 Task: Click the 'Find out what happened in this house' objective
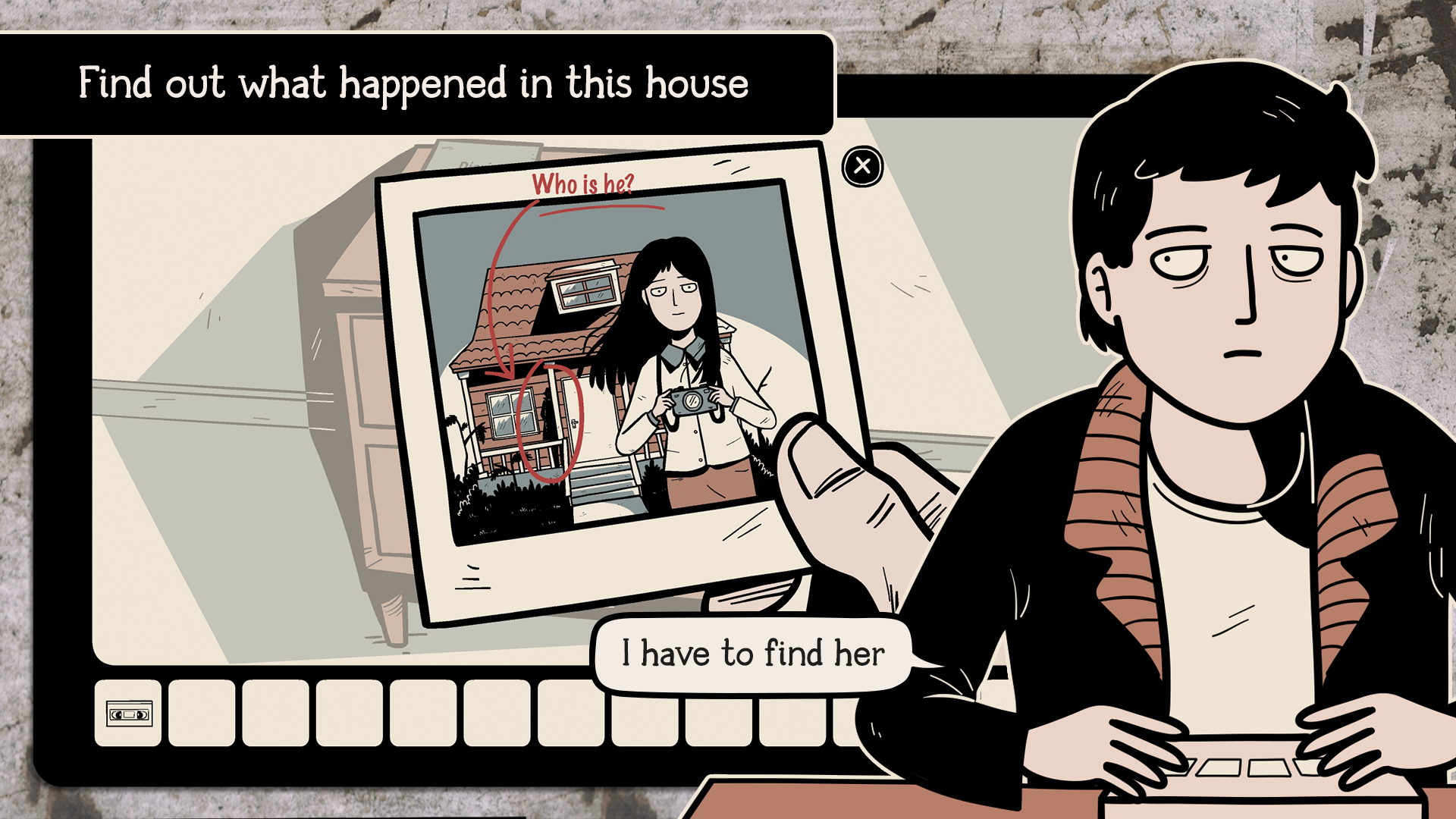[414, 84]
